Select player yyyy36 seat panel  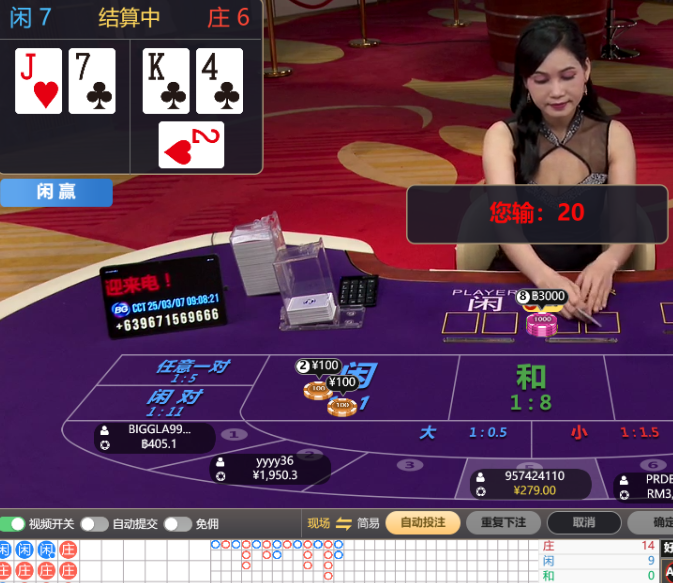(272, 468)
